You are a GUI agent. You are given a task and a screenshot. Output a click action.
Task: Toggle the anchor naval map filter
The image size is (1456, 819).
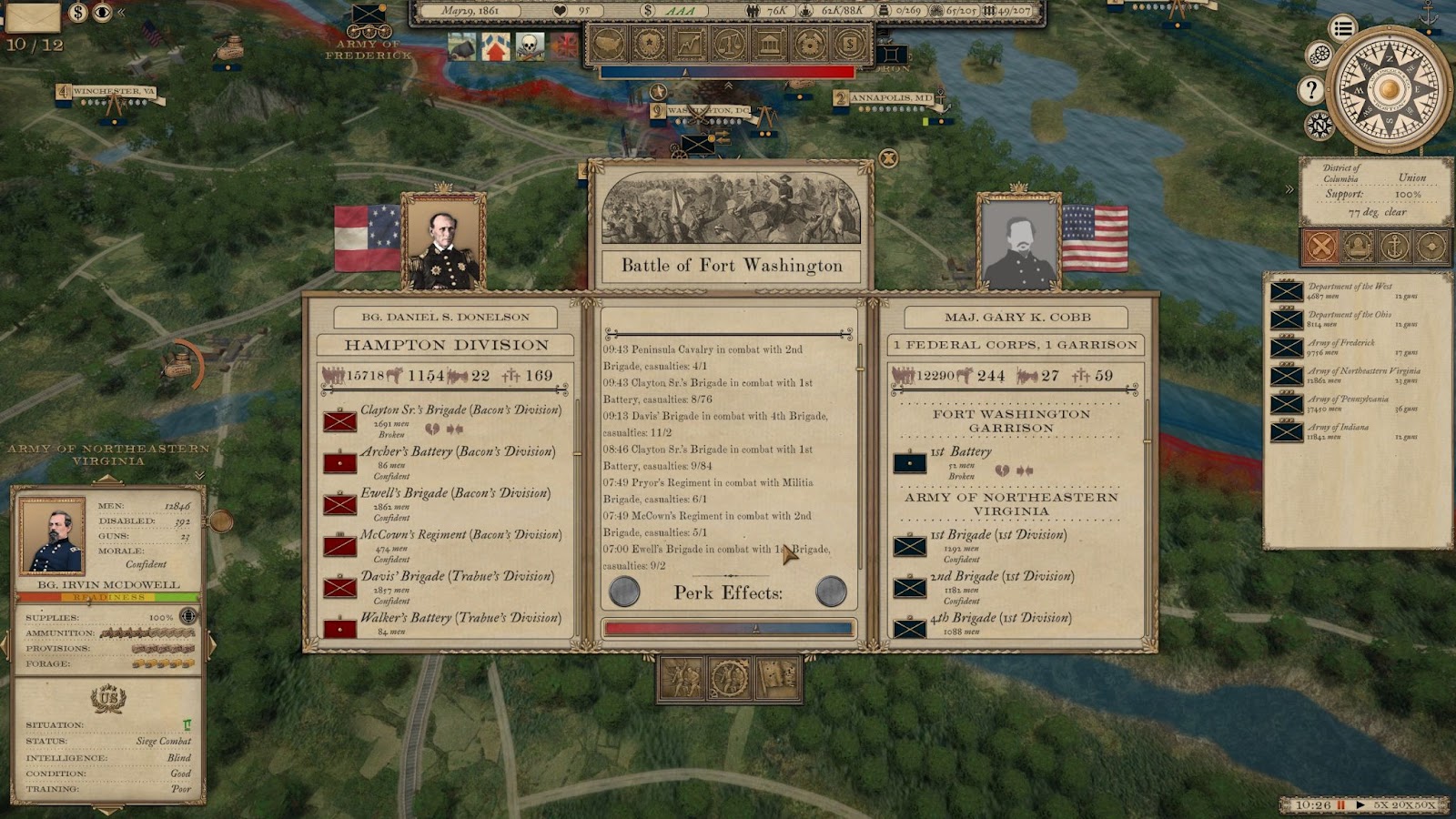click(x=1394, y=246)
